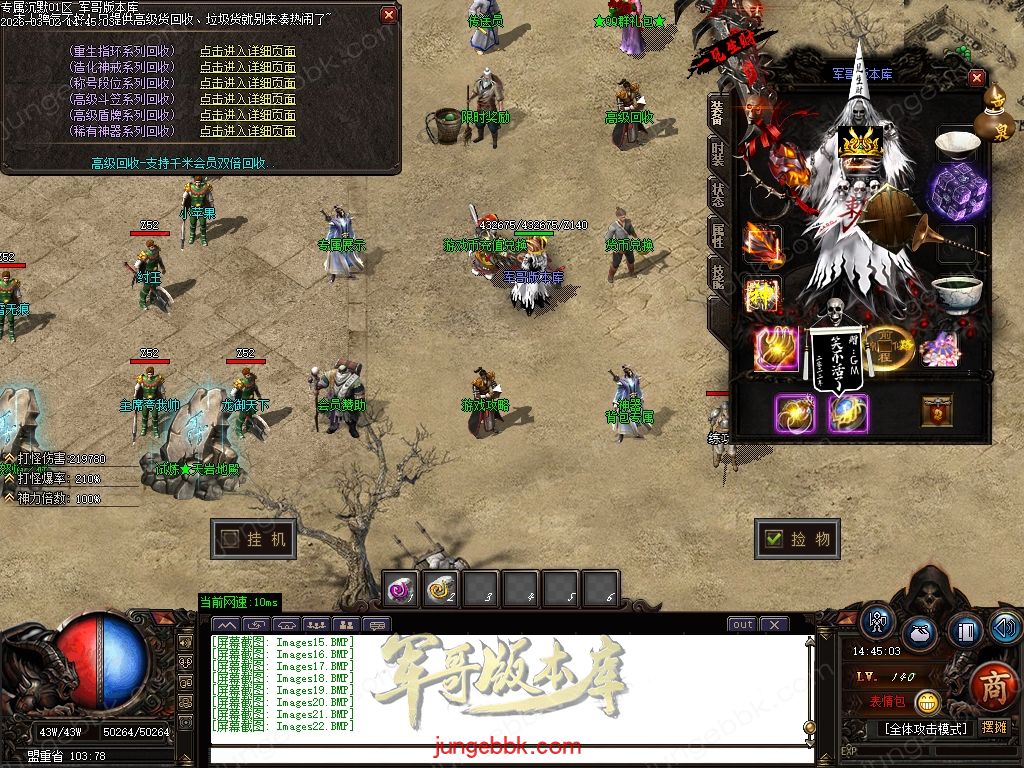This screenshot has height=768, width=1024.
Task: Close the character equipment panel
Action: pyautogui.click(x=977, y=78)
